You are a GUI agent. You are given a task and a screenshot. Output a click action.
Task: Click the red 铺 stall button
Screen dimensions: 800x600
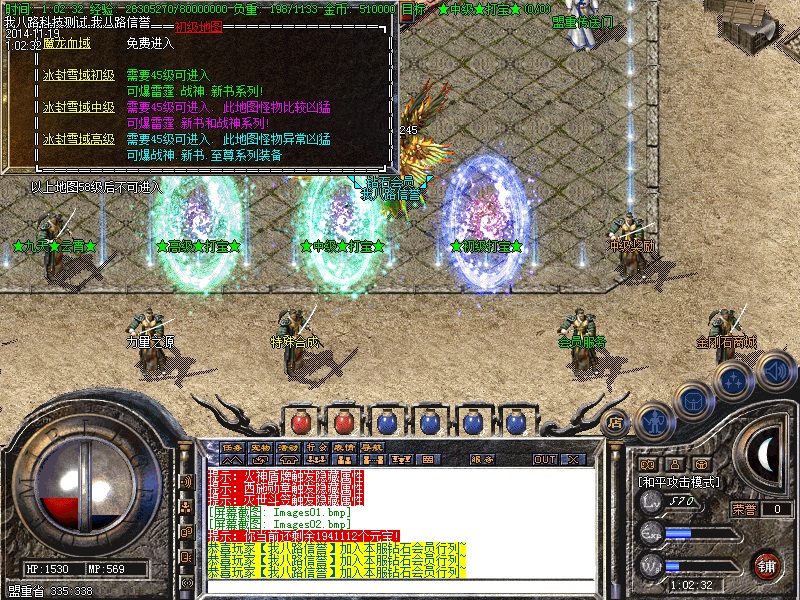pos(768,565)
